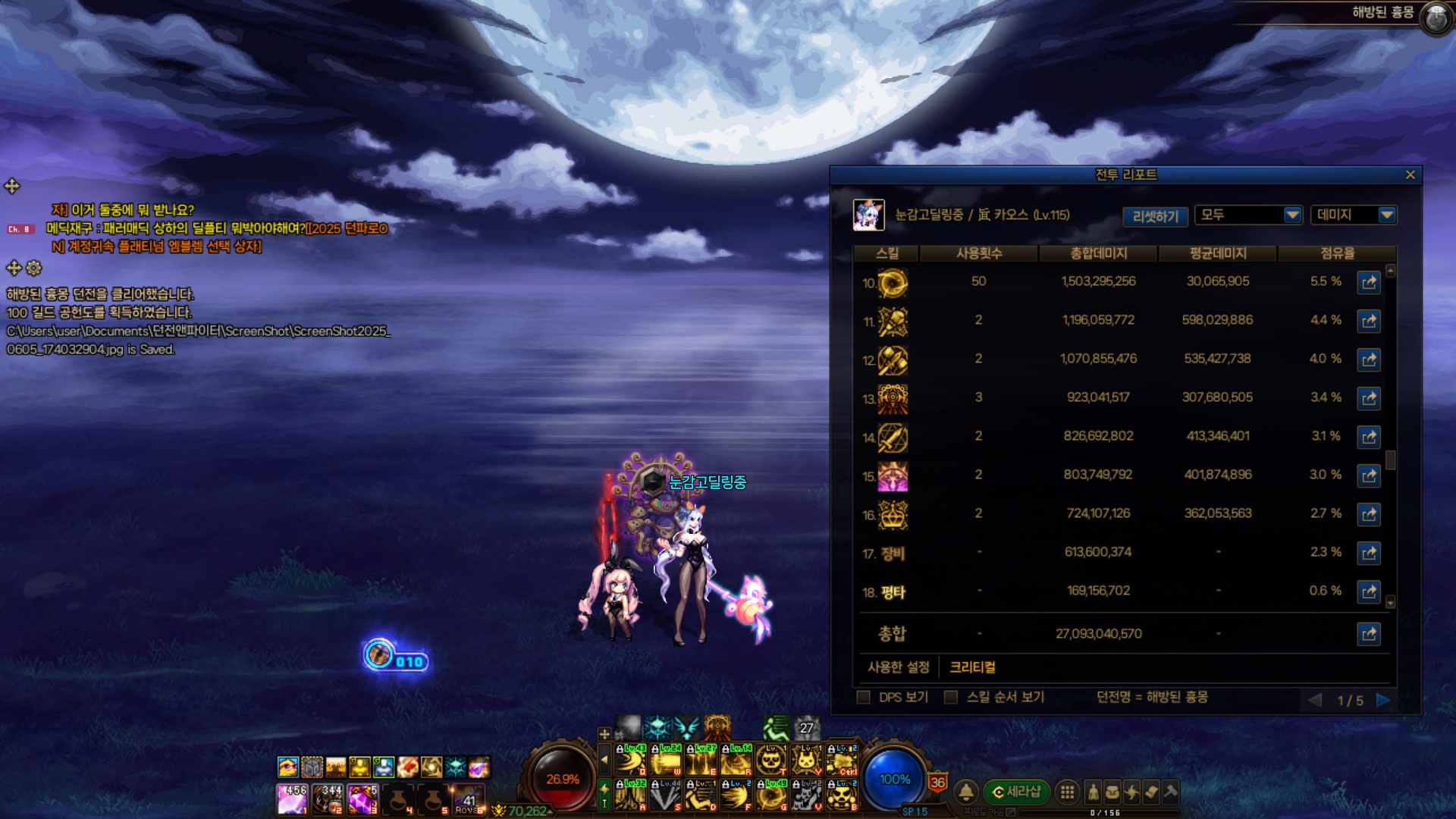Open the chat settings gear icon
The image size is (1456, 819).
34,268
